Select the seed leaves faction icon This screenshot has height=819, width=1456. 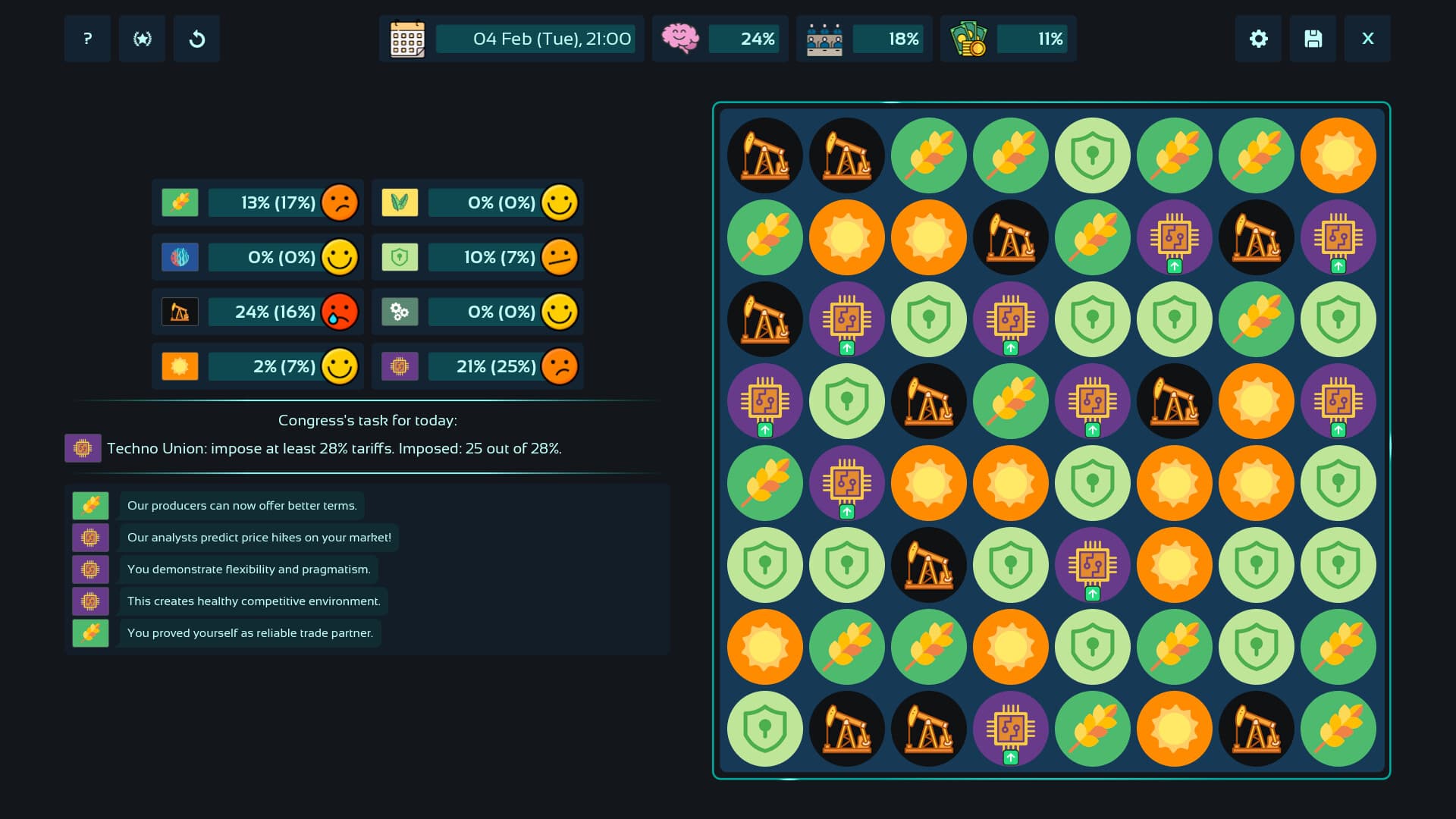(x=400, y=202)
